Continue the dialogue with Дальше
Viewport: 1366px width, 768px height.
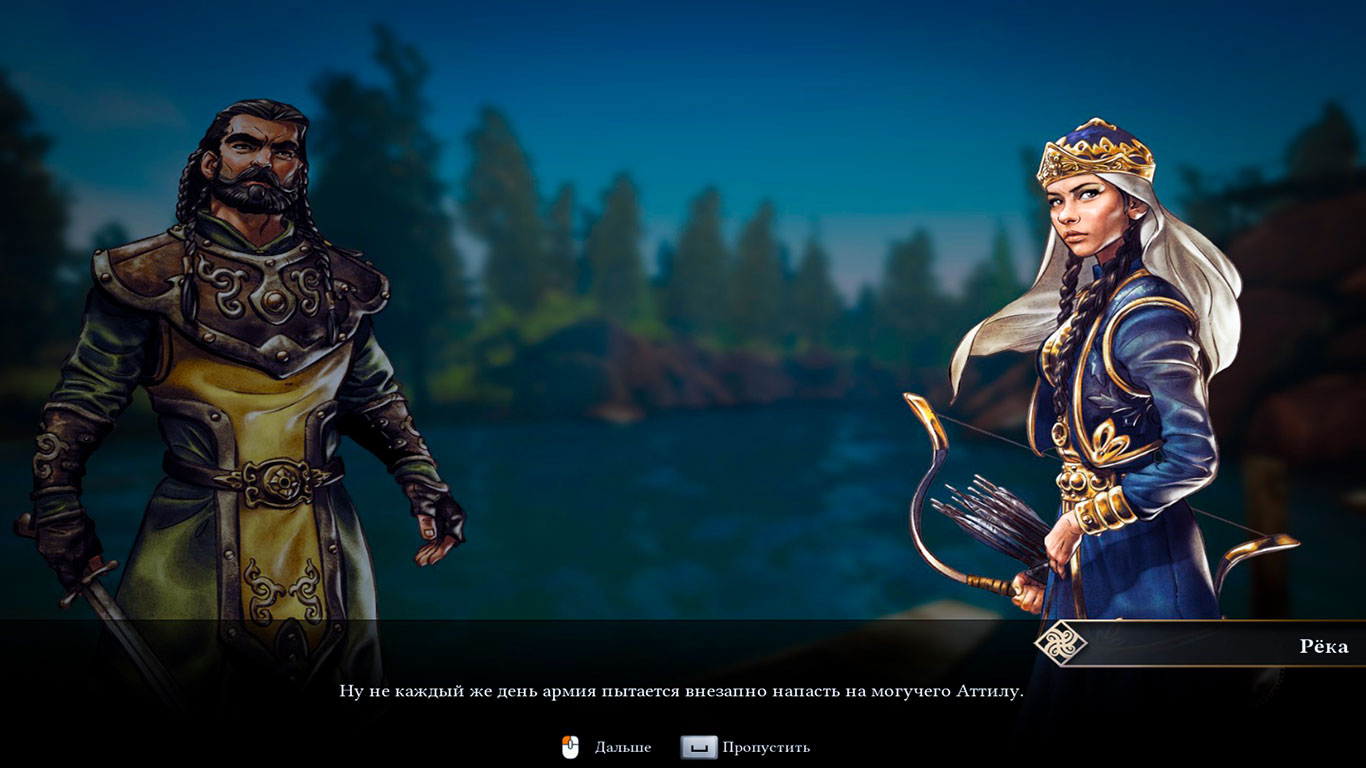621,747
